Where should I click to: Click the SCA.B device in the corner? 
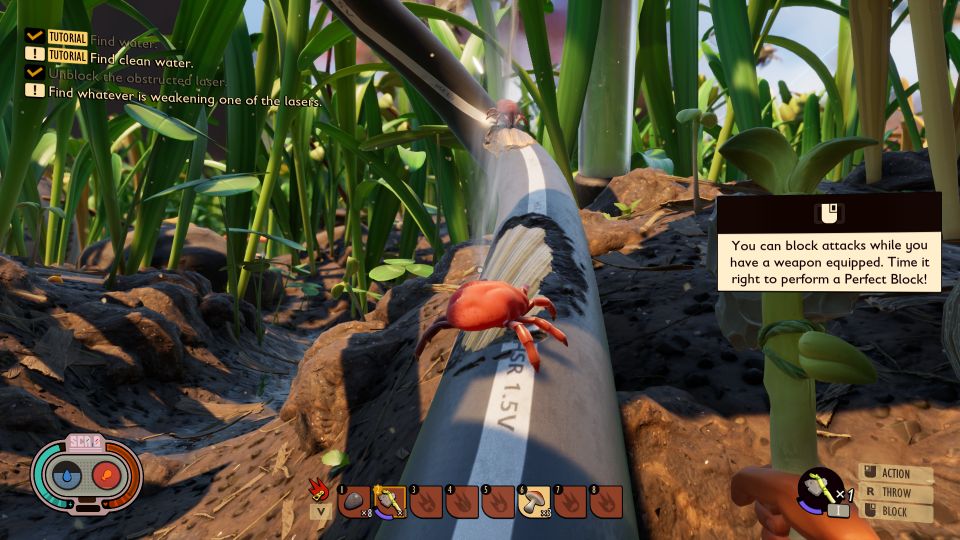87,475
